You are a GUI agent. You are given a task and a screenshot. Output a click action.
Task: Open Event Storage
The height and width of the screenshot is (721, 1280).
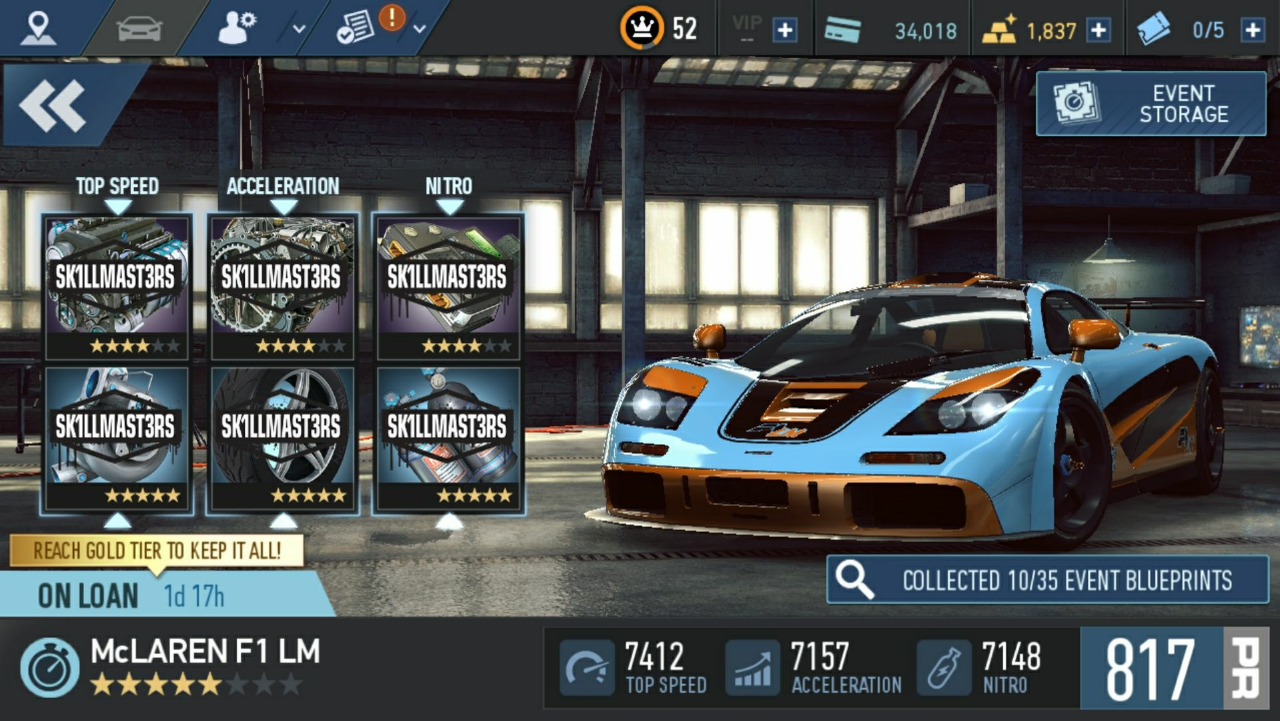1151,104
